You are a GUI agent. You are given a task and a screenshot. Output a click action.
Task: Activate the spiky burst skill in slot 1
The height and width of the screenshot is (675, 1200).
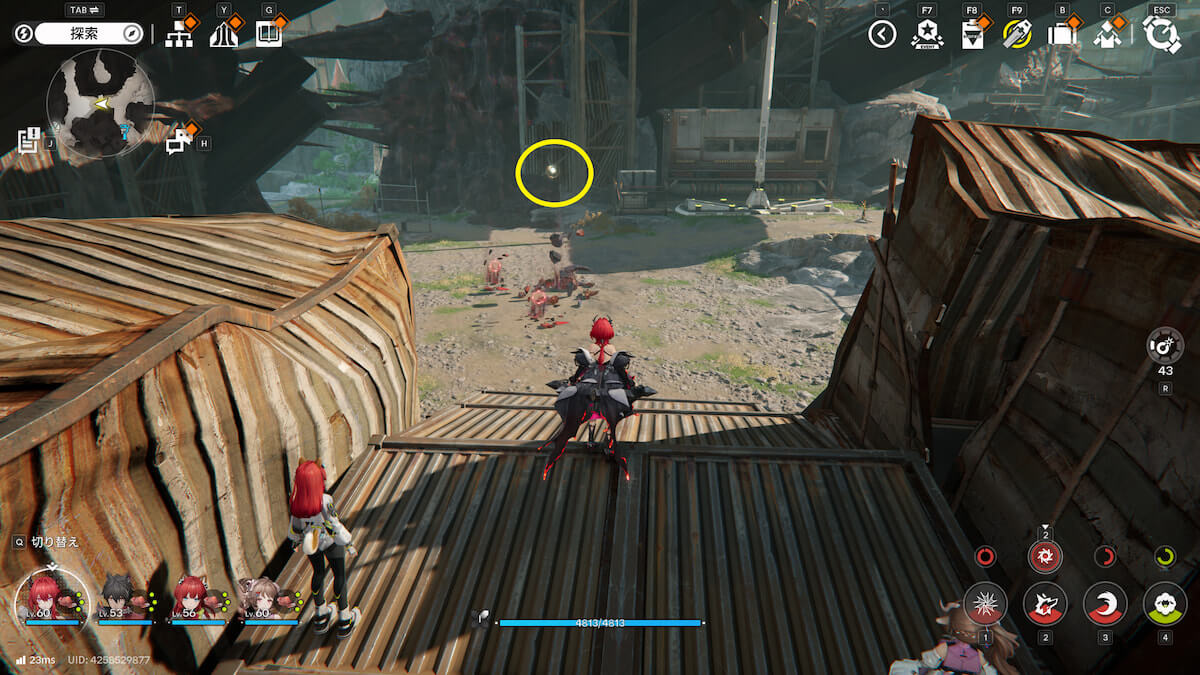point(985,603)
